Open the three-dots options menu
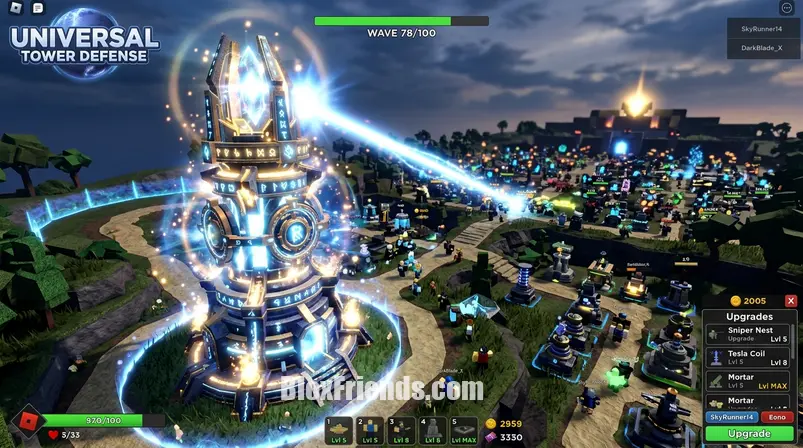 (786, 8)
